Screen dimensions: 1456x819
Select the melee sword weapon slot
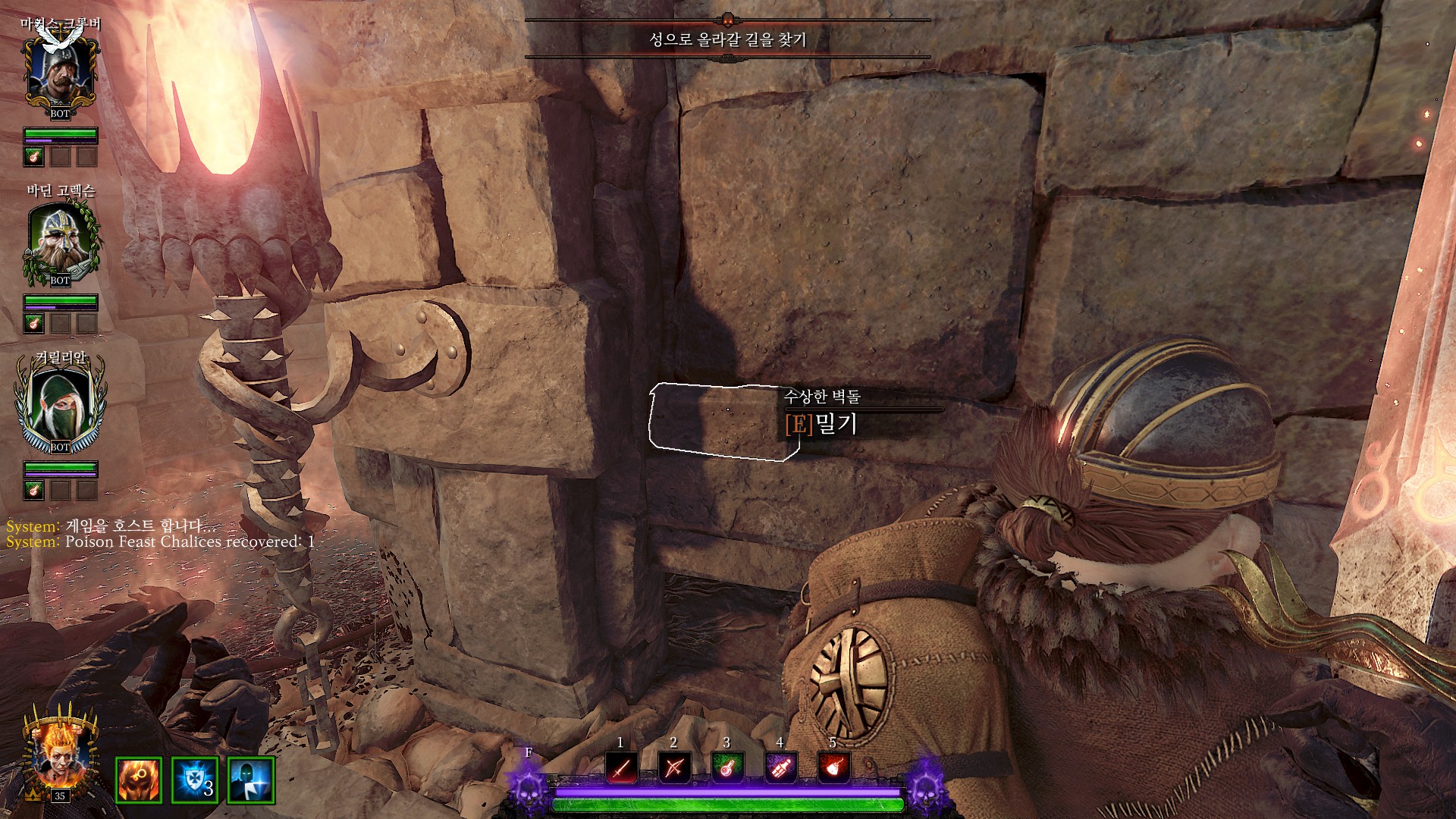621,768
